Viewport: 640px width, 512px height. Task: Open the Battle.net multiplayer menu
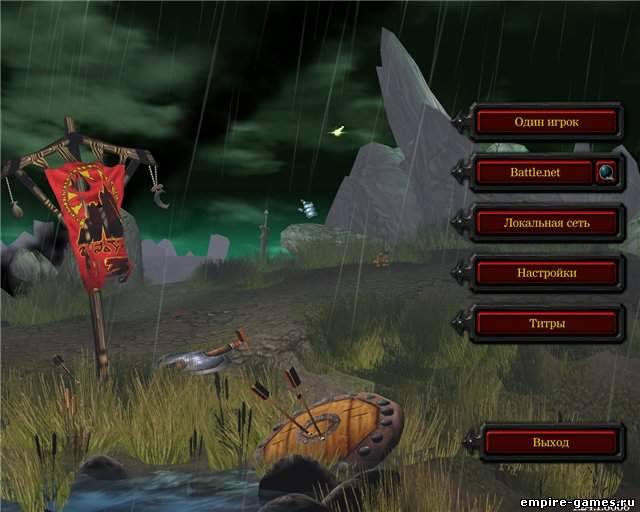click(535, 172)
